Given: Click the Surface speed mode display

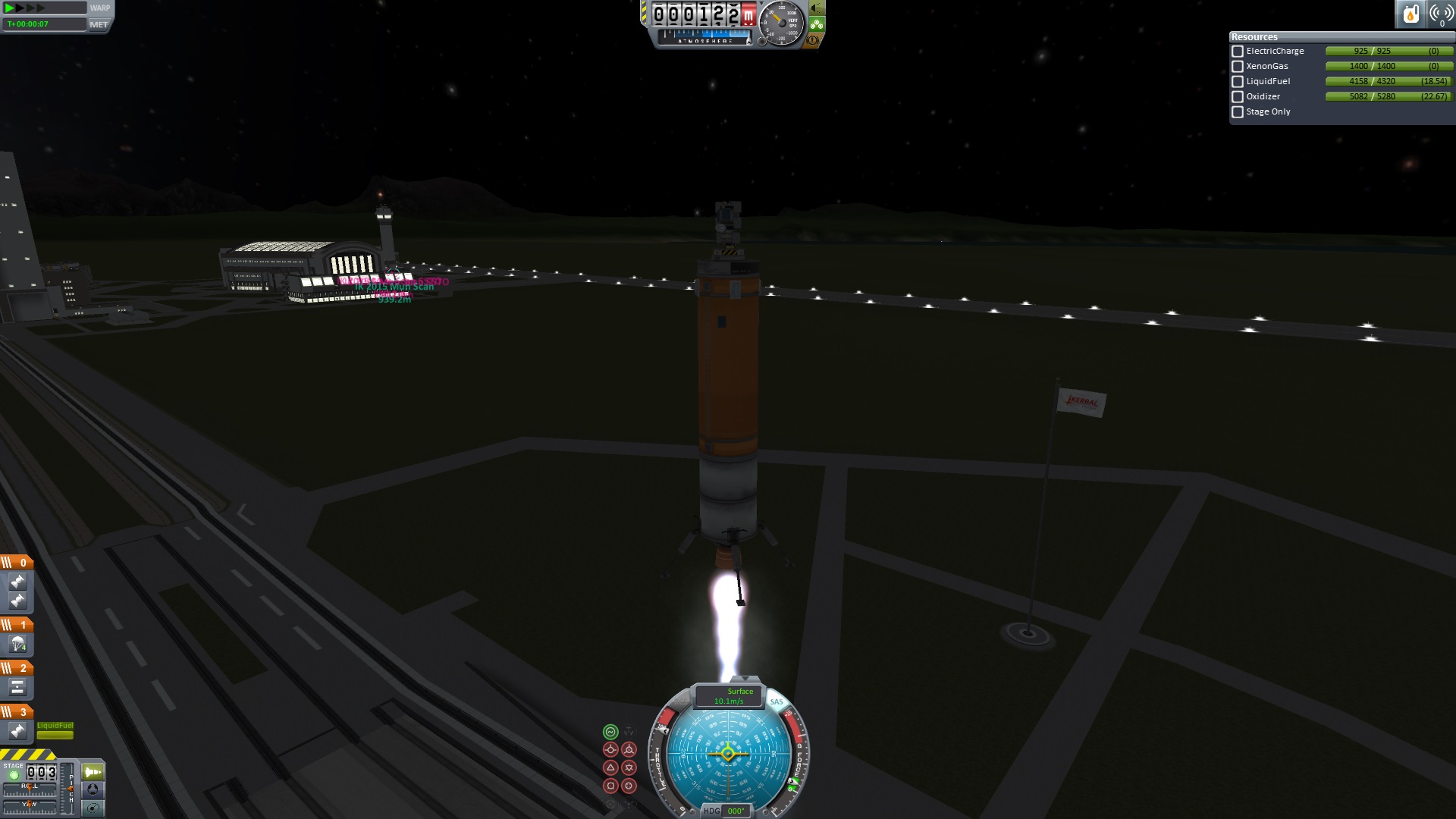Looking at the screenshot, I should point(729,696).
